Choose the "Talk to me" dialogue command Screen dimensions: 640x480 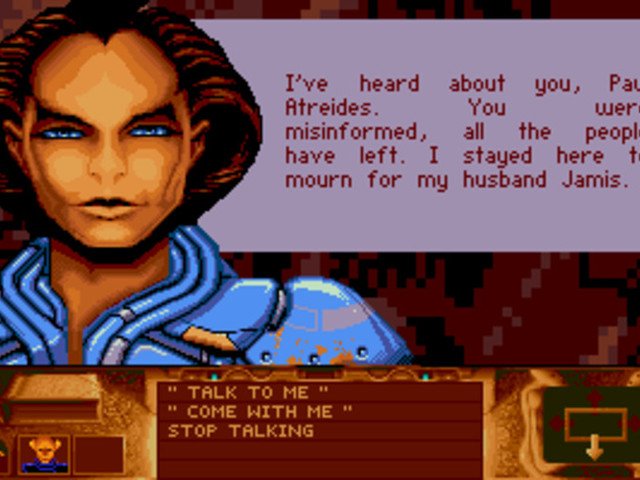(248, 393)
